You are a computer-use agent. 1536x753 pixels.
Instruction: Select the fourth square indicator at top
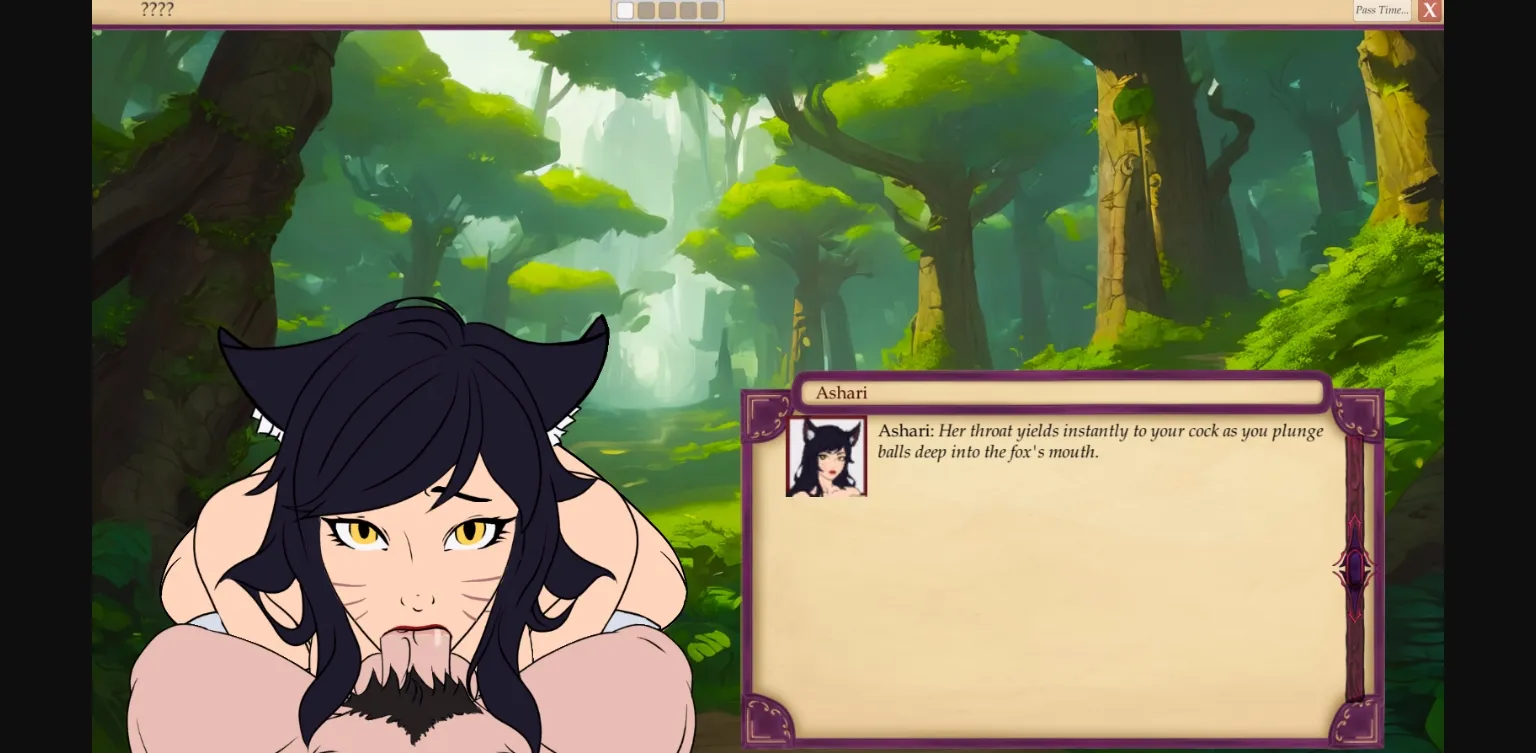coord(688,10)
